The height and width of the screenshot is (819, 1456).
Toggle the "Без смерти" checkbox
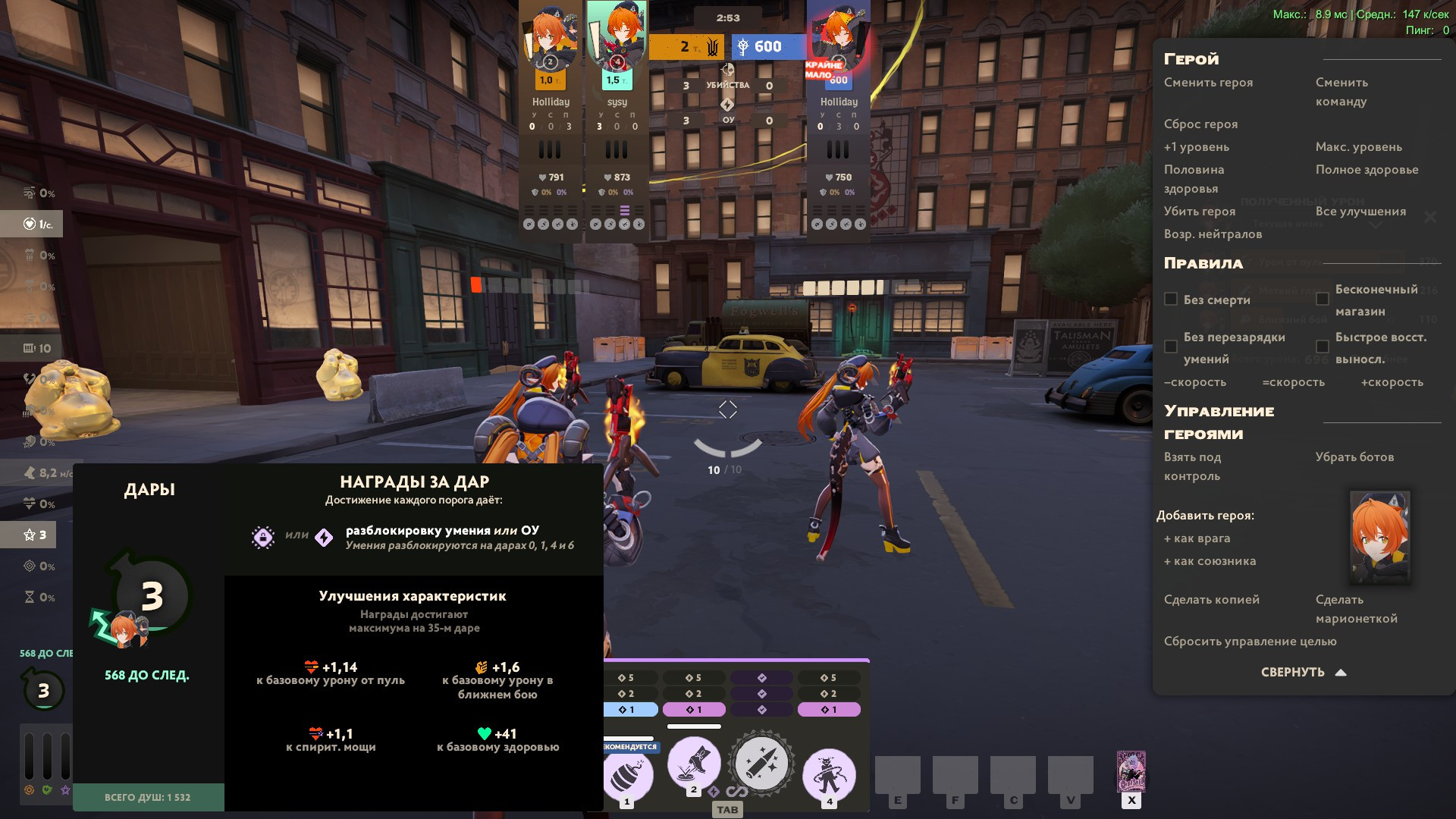(x=1171, y=300)
